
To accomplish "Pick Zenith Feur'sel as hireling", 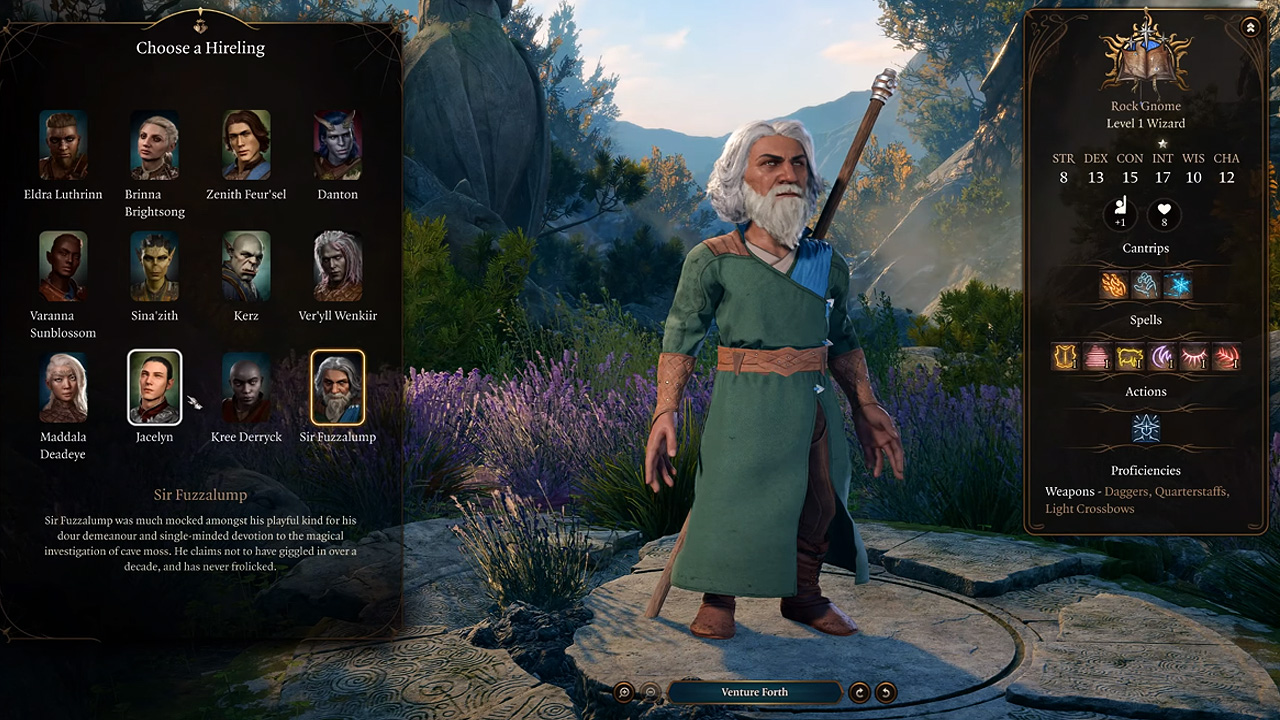I will pyautogui.click(x=246, y=145).
